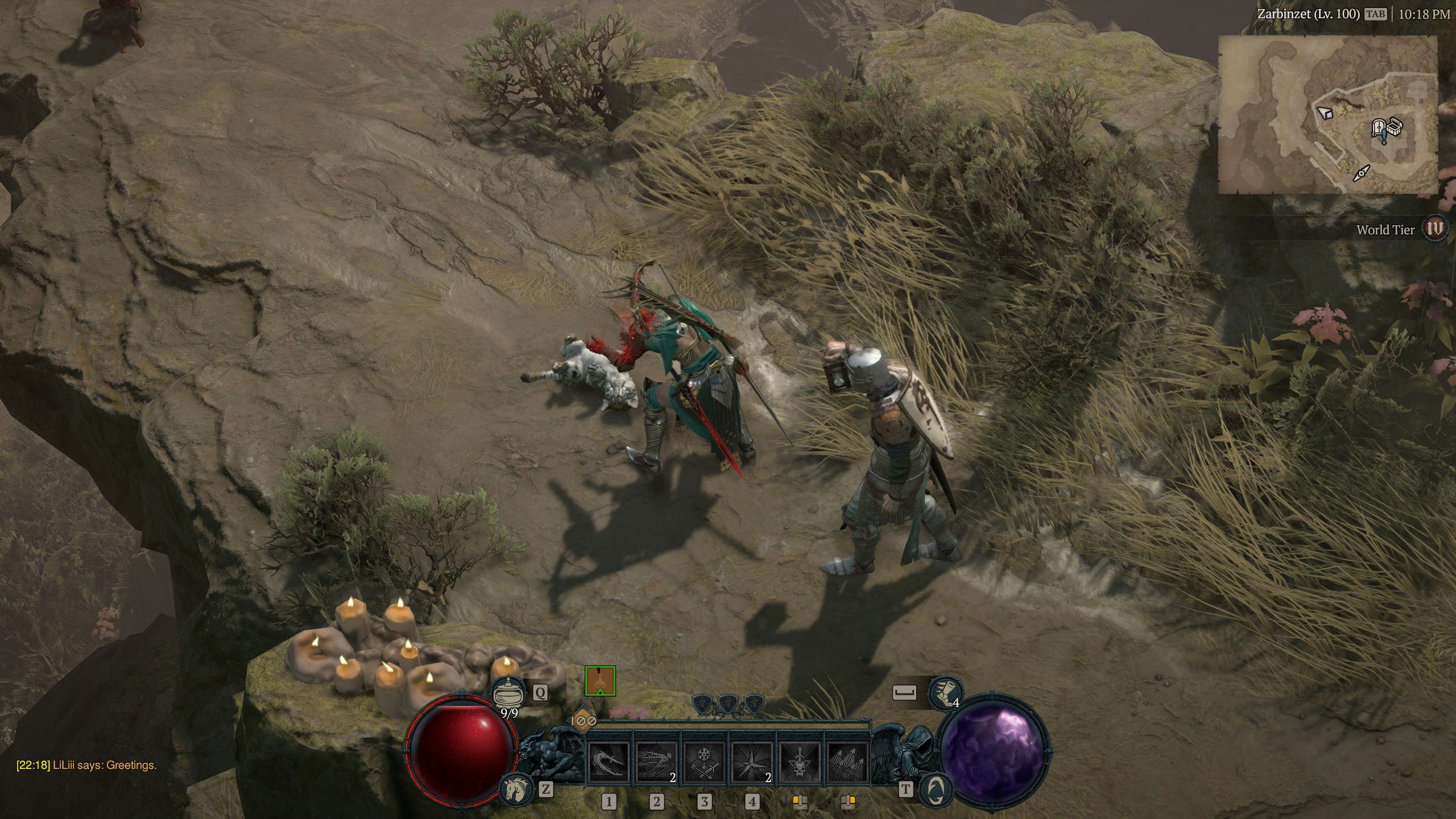Cast the snowflake imbuement skill
Viewport: 1456px width, 819px height.
[x=704, y=763]
